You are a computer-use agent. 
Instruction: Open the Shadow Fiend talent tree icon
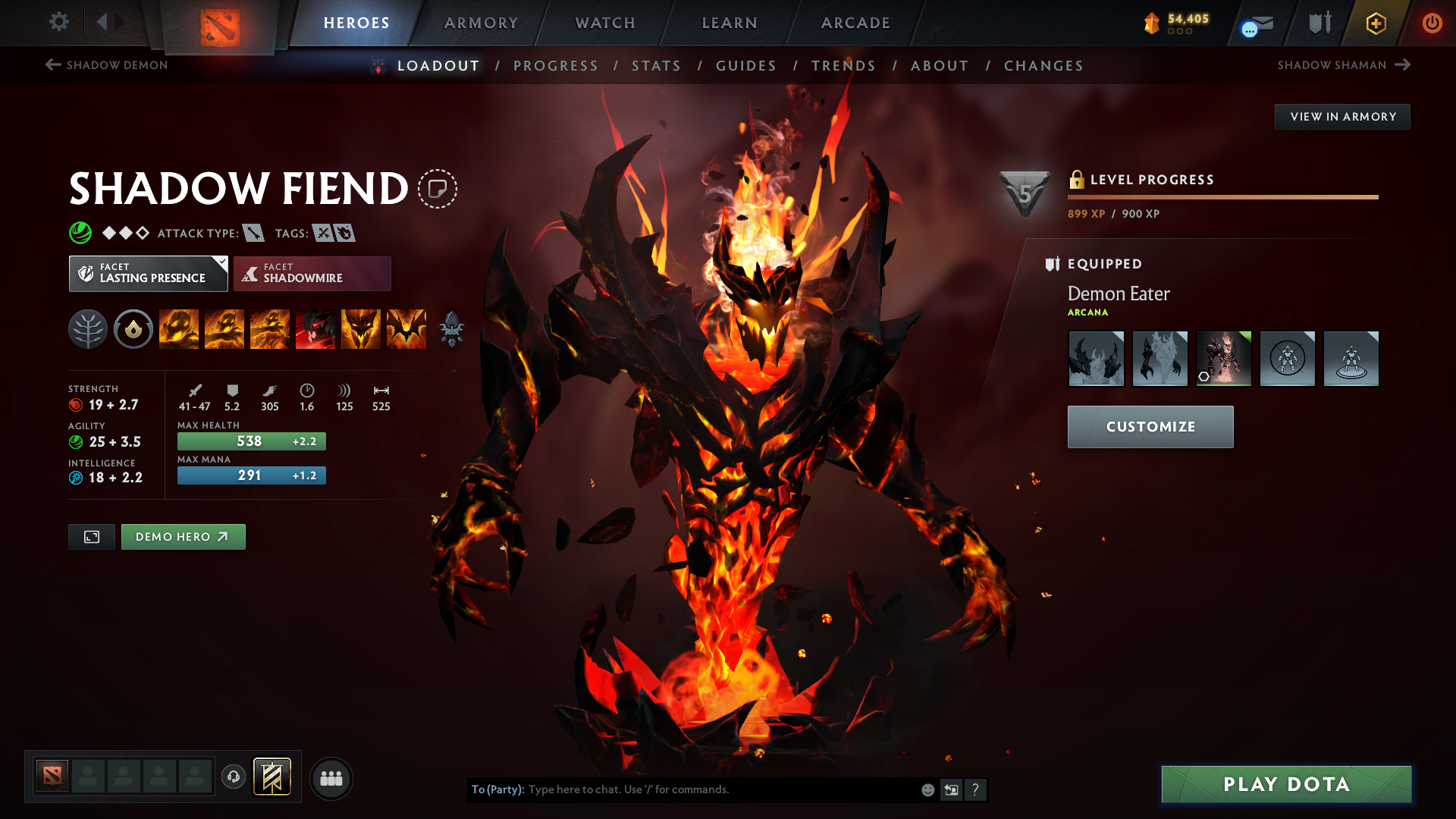click(87, 328)
